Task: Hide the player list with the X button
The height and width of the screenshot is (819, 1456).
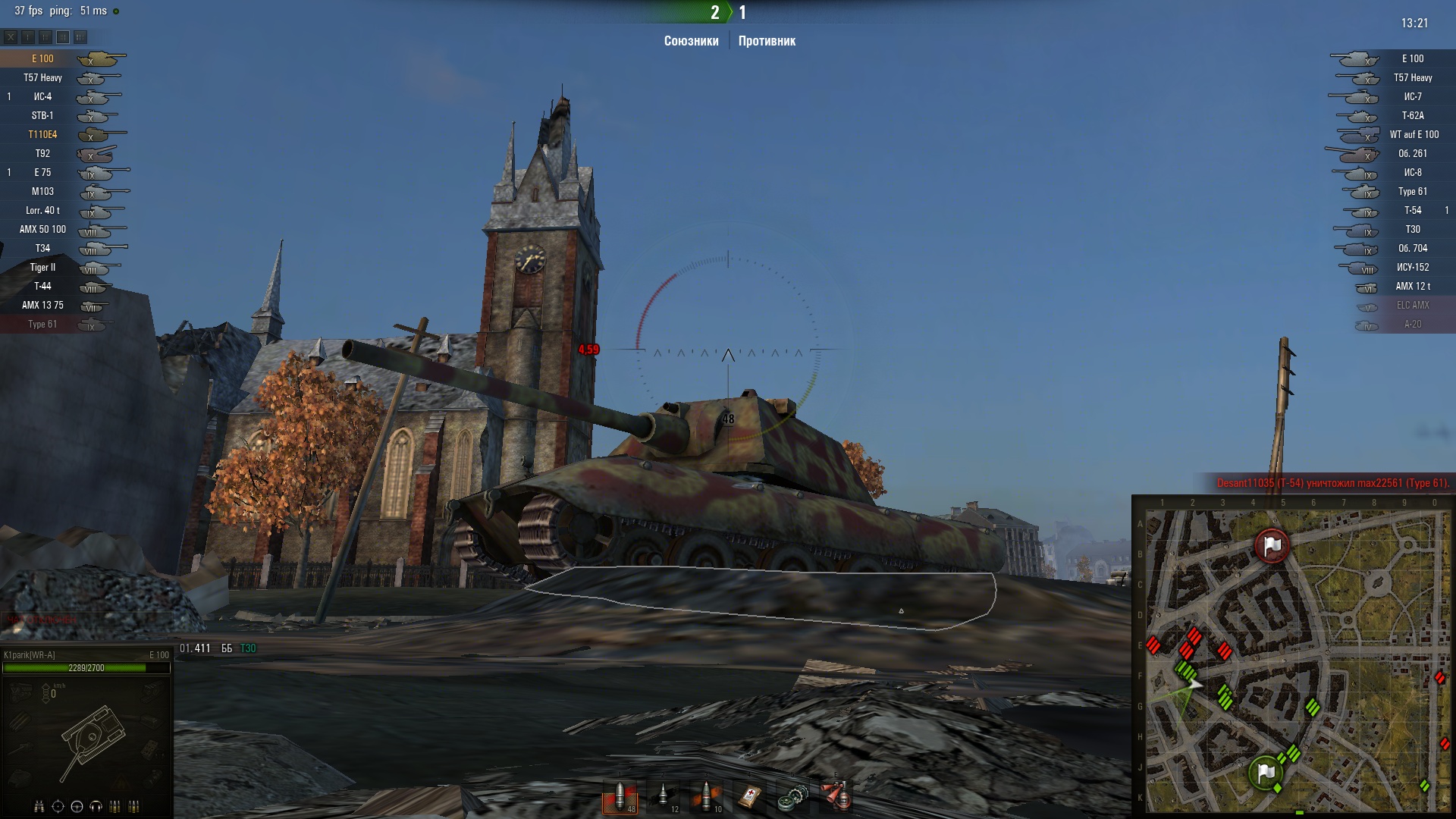Action: [x=11, y=37]
